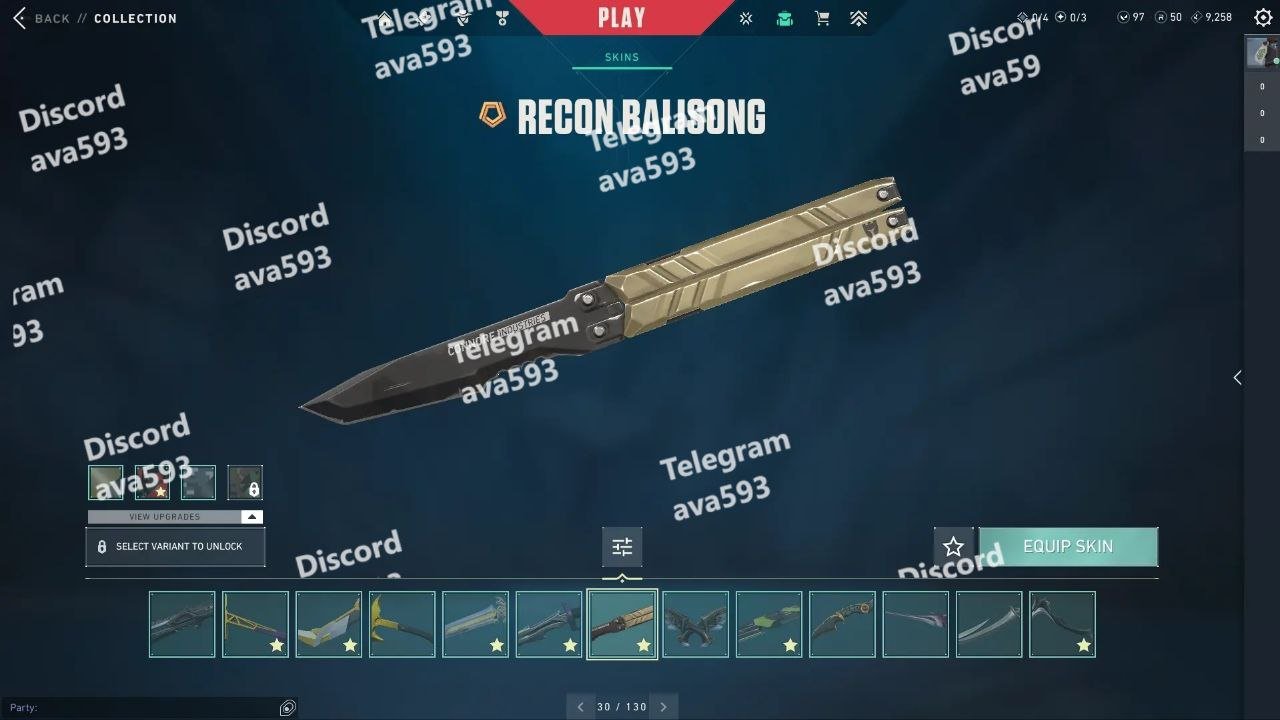1280x720 pixels.
Task: Switch to the Skins tab
Action: (621, 57)
